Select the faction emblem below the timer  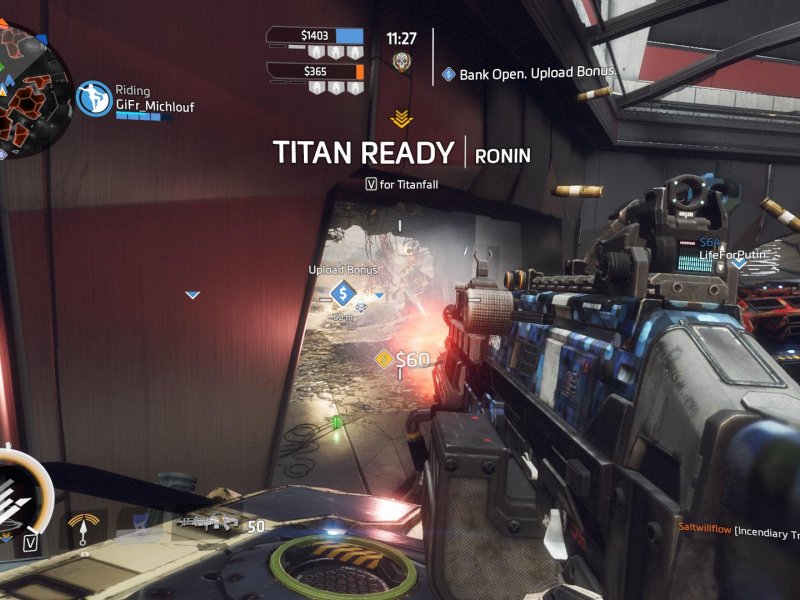401,62
